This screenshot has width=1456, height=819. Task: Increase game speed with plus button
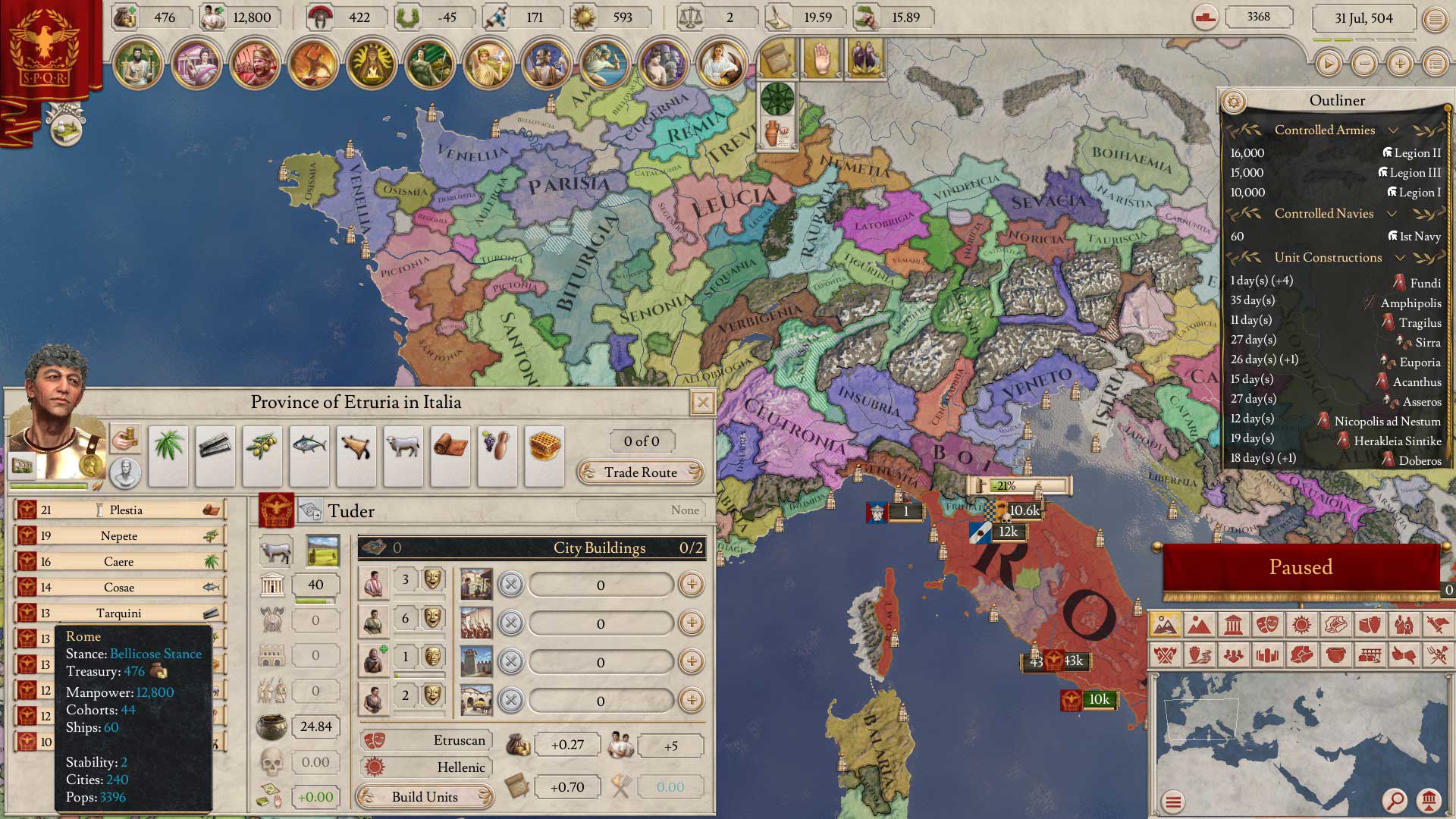[x=1400, y=64]
